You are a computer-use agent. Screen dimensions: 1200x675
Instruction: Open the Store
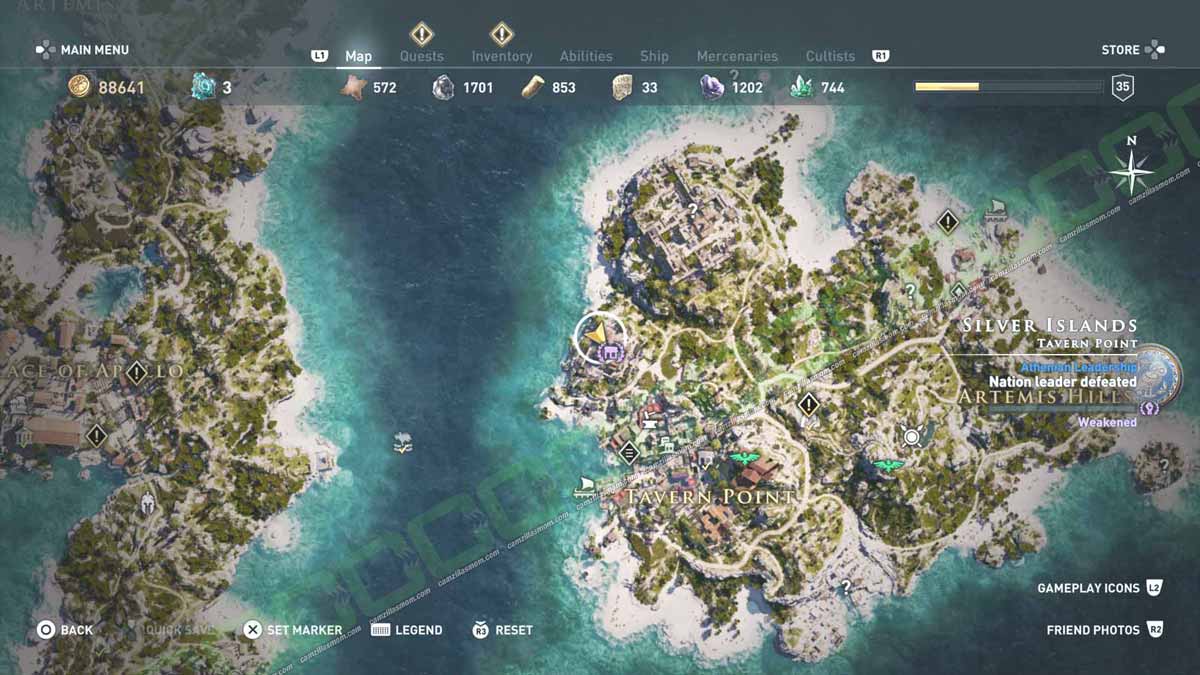click(x=1132, y=49)
